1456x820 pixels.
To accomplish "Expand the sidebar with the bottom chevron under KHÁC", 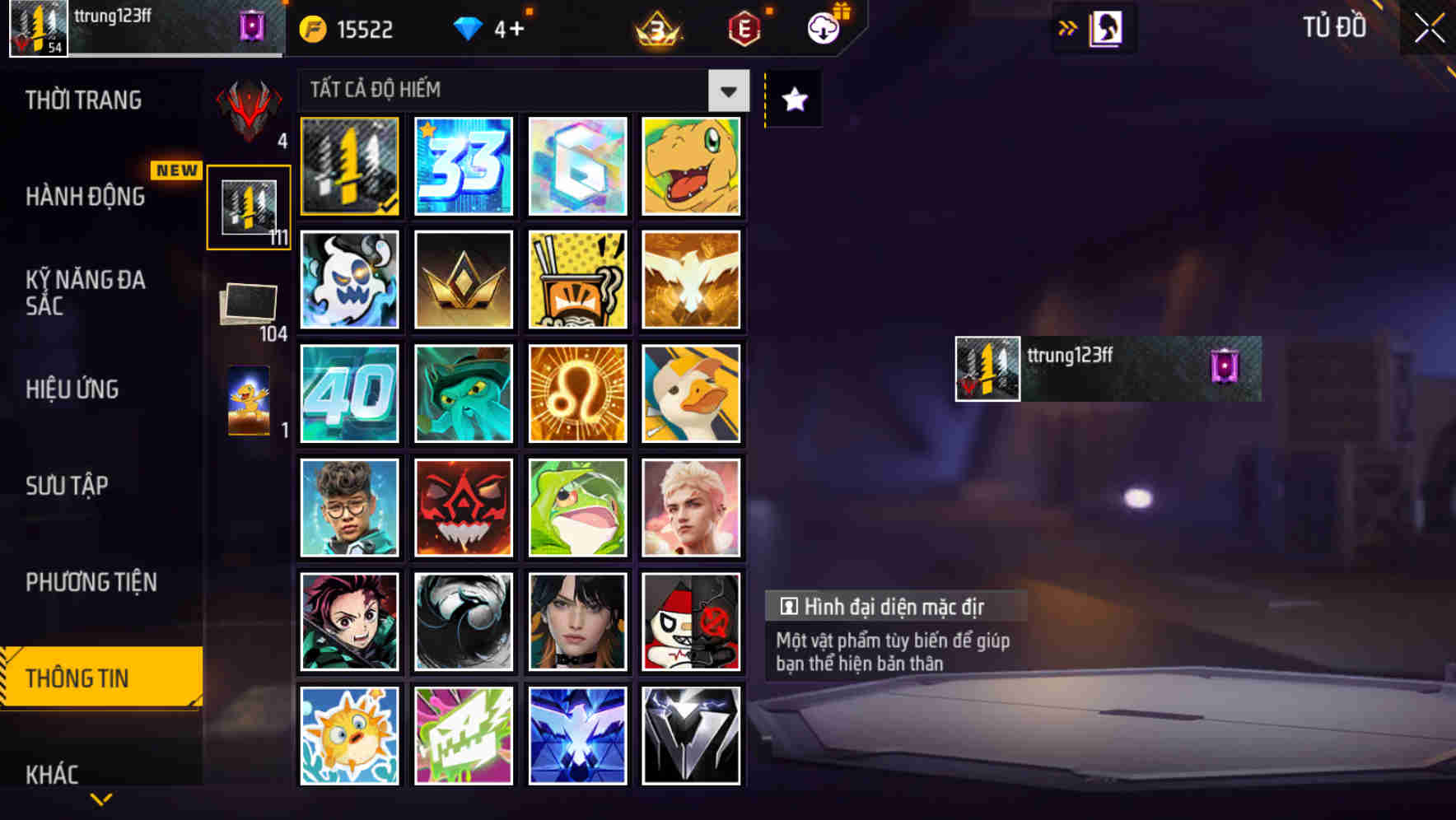I will [x=100, y=799].
